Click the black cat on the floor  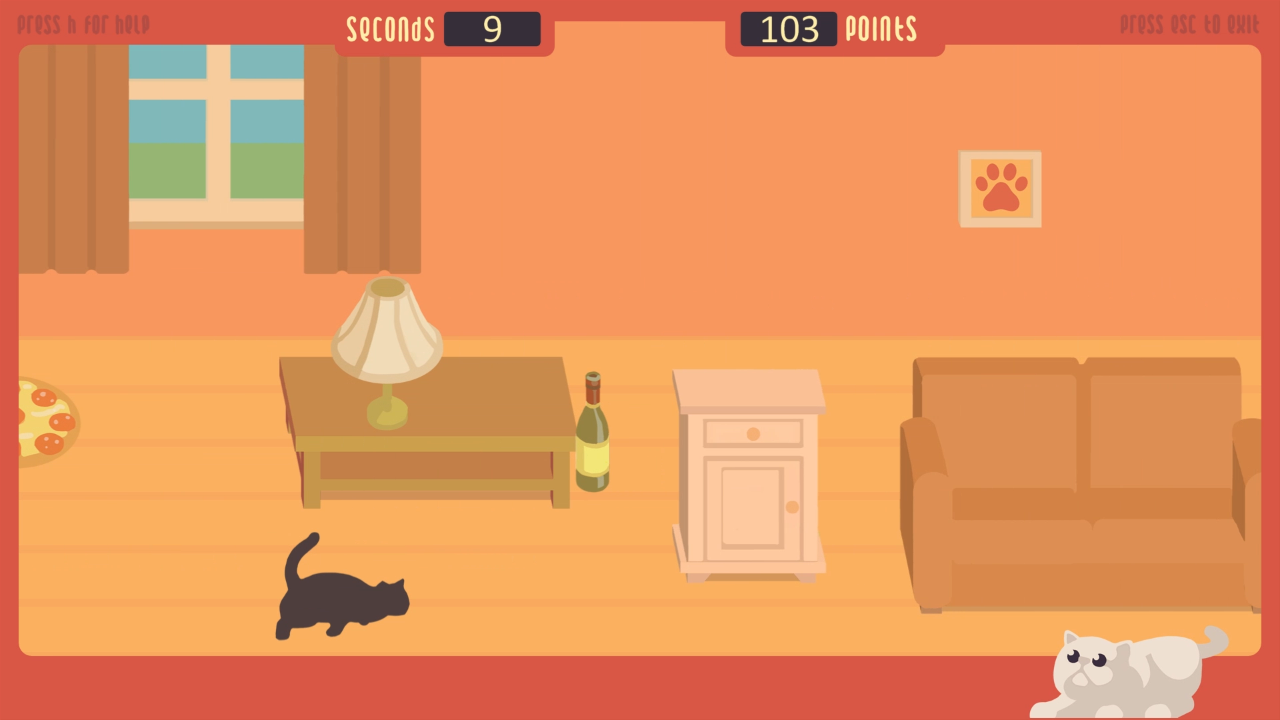340,595
